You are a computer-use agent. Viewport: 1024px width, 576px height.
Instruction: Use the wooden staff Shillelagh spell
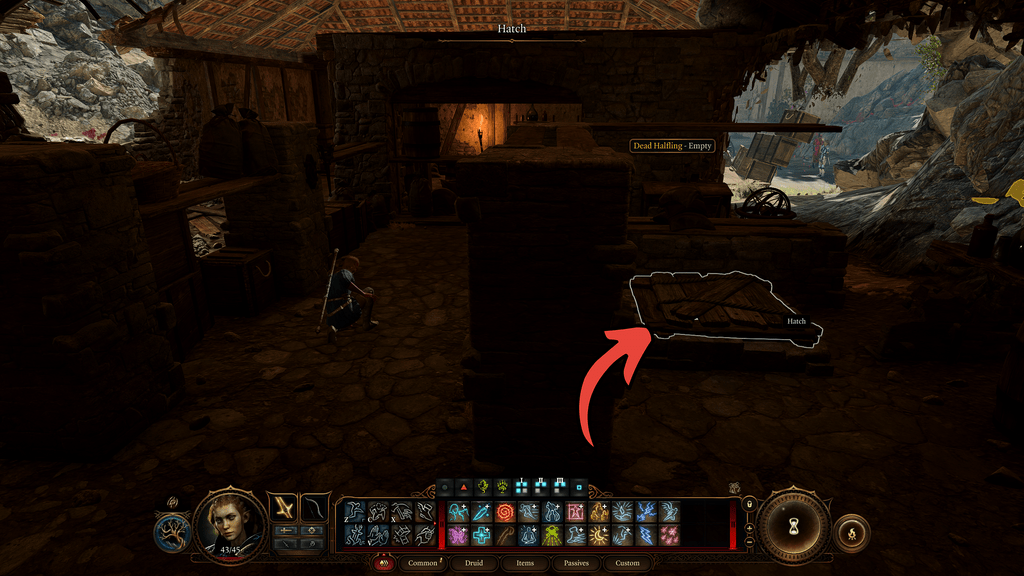click(x=505, y=535)
